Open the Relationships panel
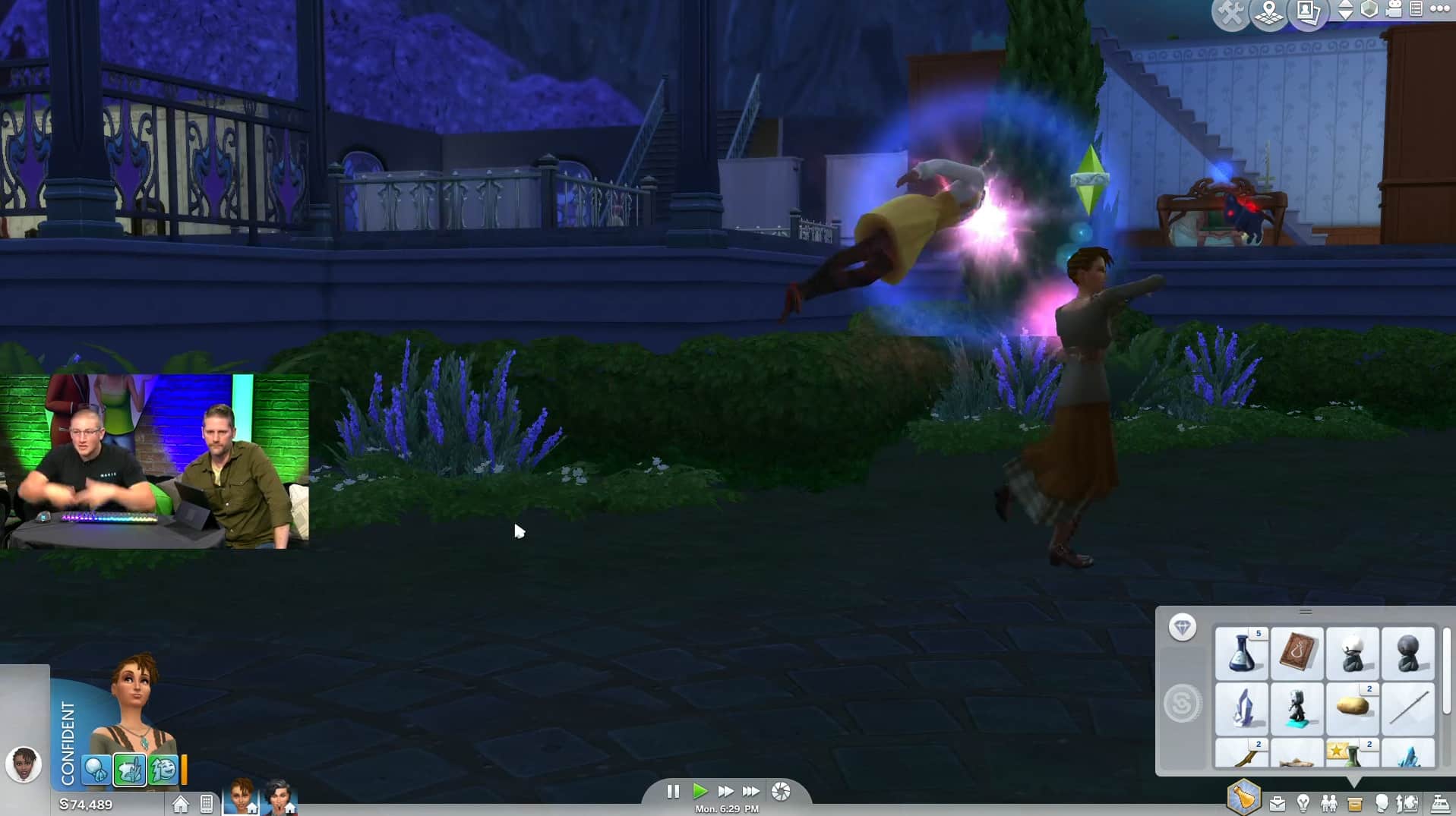This screenshot has width=1456, height=816. point(1329,803)
